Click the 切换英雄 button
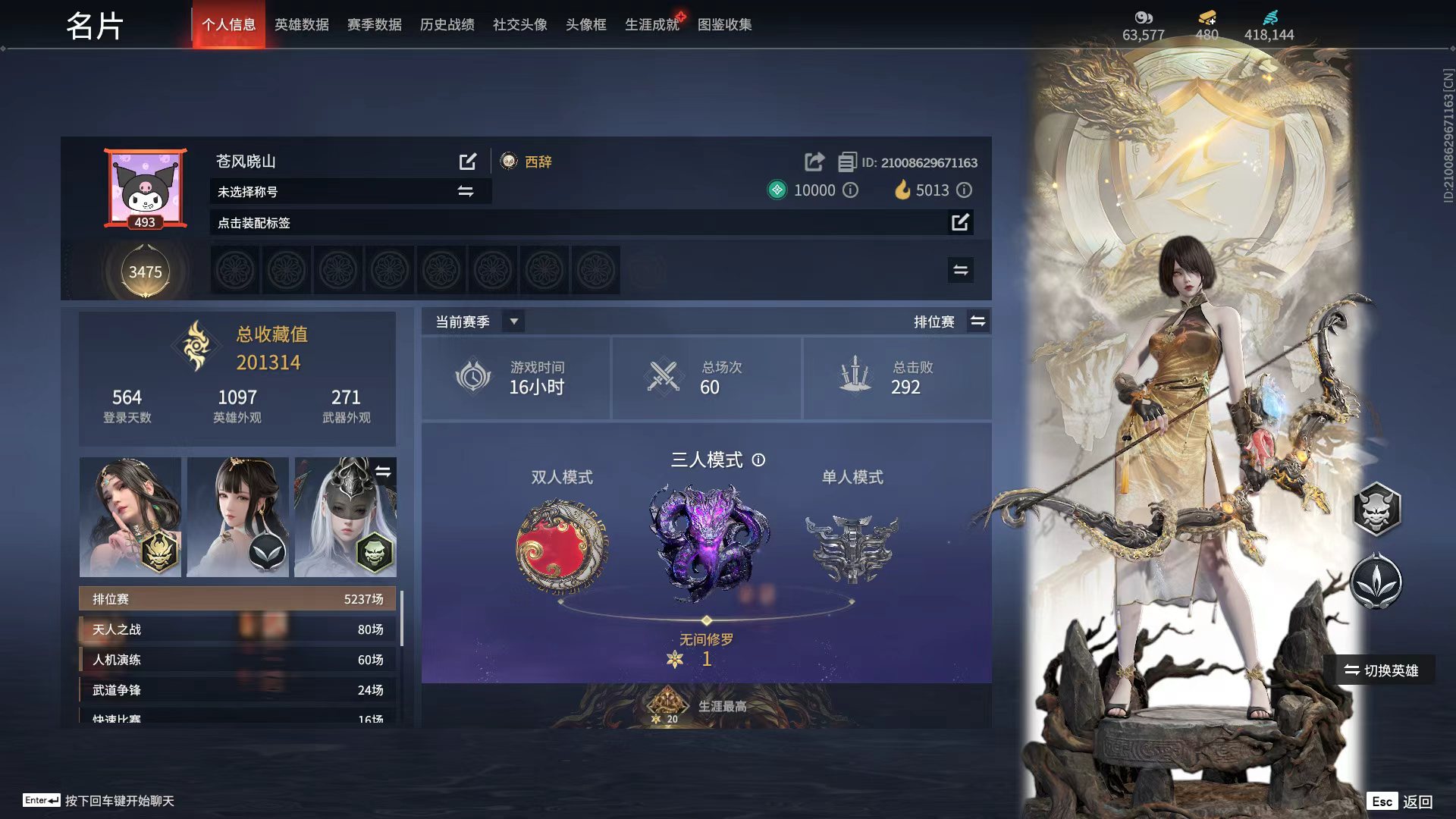The height and width of the screenshot is (819, 1456). coord(1380,670)
